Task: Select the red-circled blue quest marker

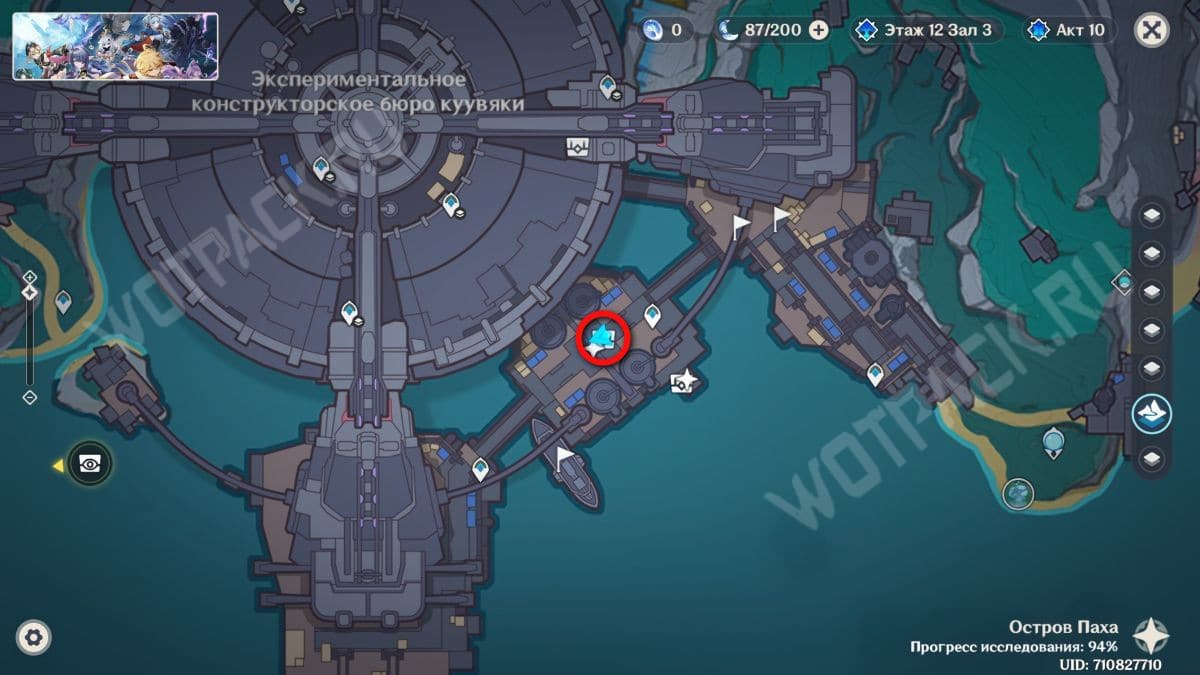Action: (603, 338)
